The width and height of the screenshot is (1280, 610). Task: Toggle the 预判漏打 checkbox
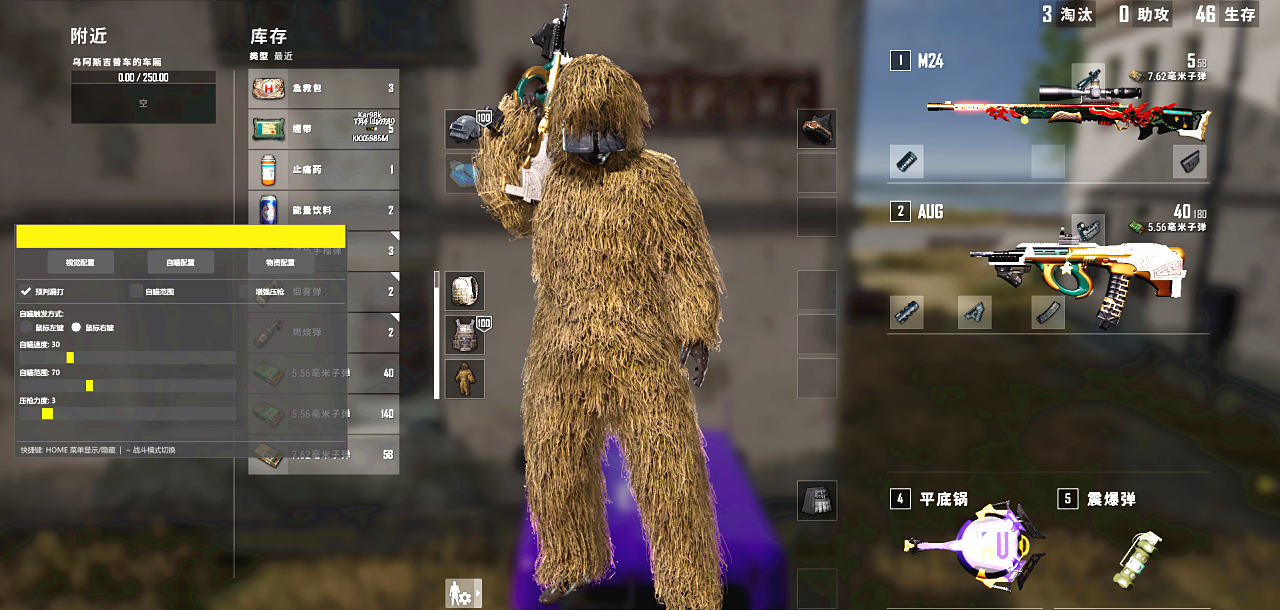click(x=26, y=292)
